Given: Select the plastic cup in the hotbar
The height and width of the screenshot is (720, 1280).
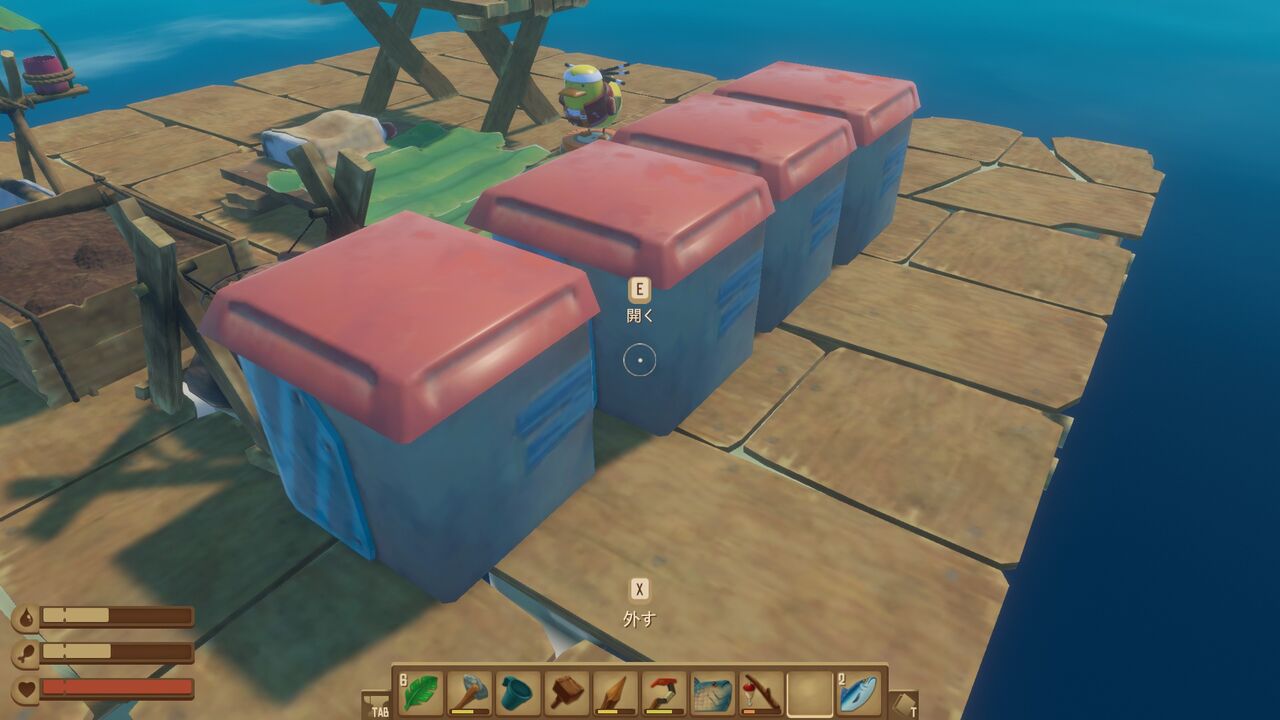Looking at the screenshot, I should click(517, 688).
